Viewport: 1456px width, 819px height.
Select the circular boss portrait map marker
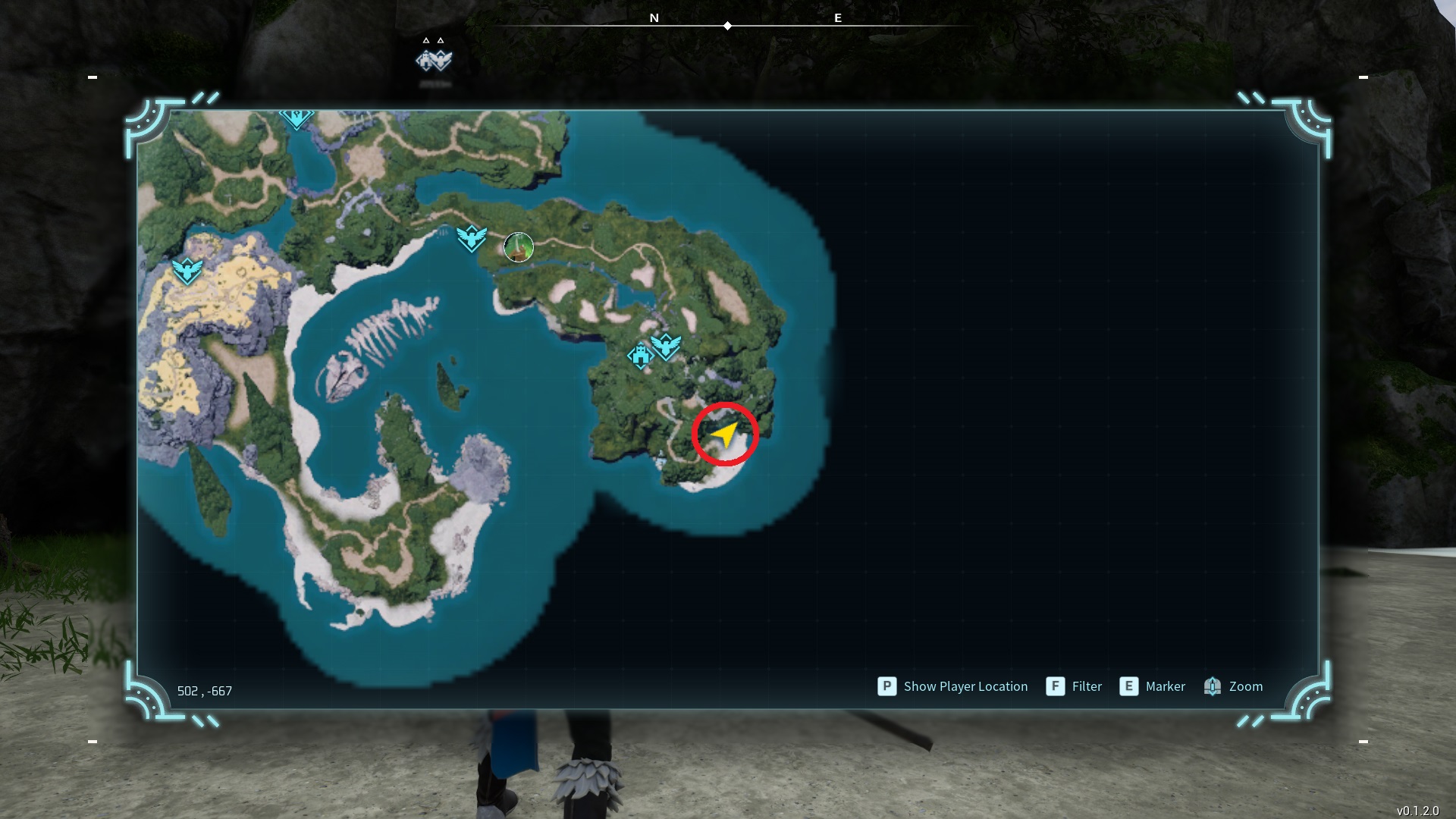[519, 247]
